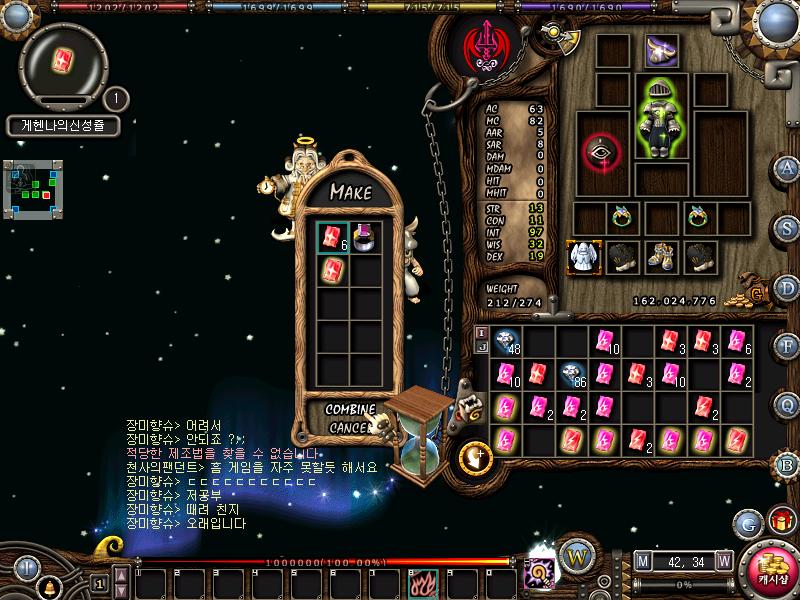Open the round Q side button
Viewport: 800px width, 600px height.
pyautogui.click(x=788, y=404)
